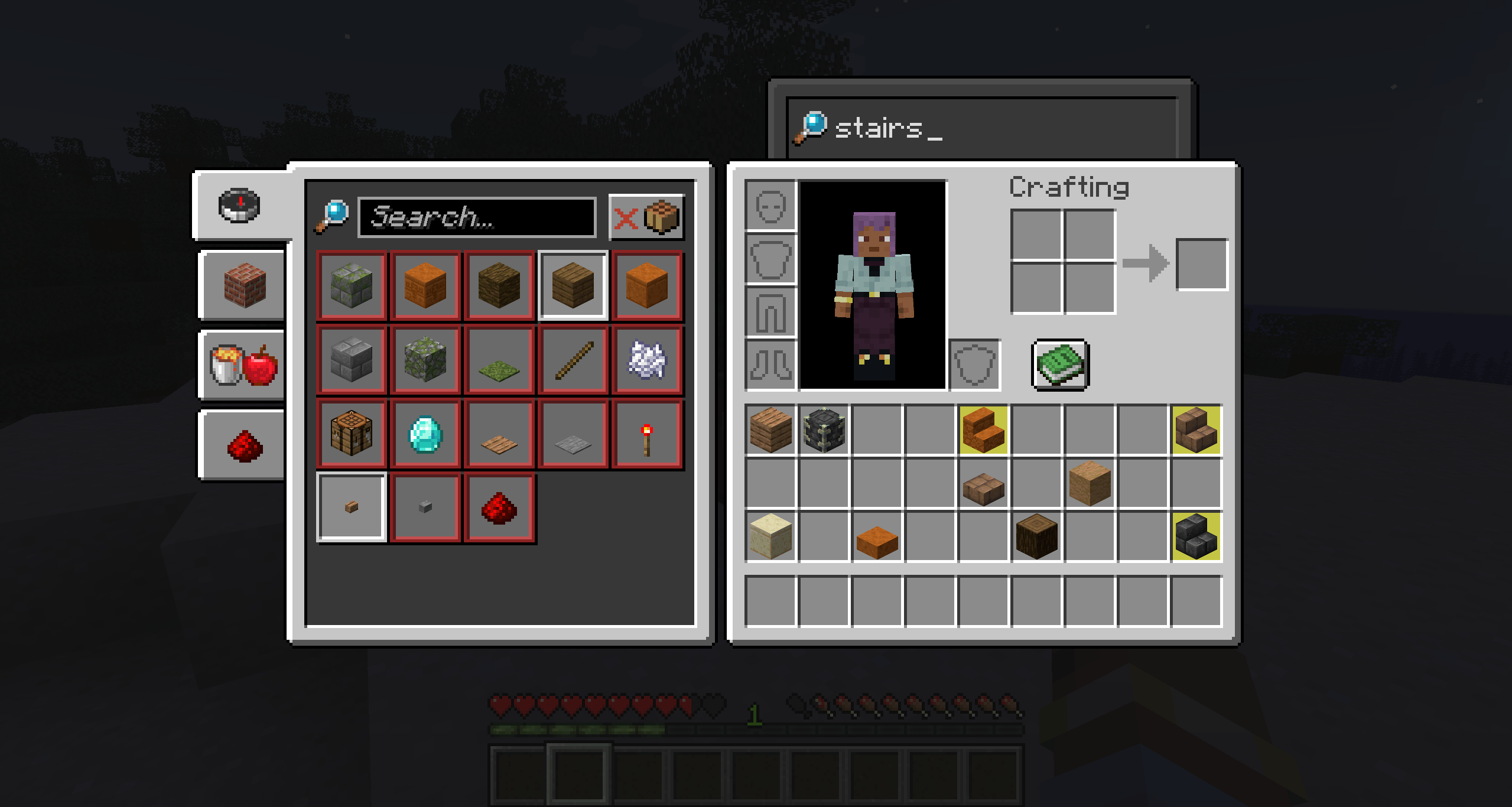Click the crafting output slot
The width and height of the screenshot is (1512, 807).
pos(1202,264)
